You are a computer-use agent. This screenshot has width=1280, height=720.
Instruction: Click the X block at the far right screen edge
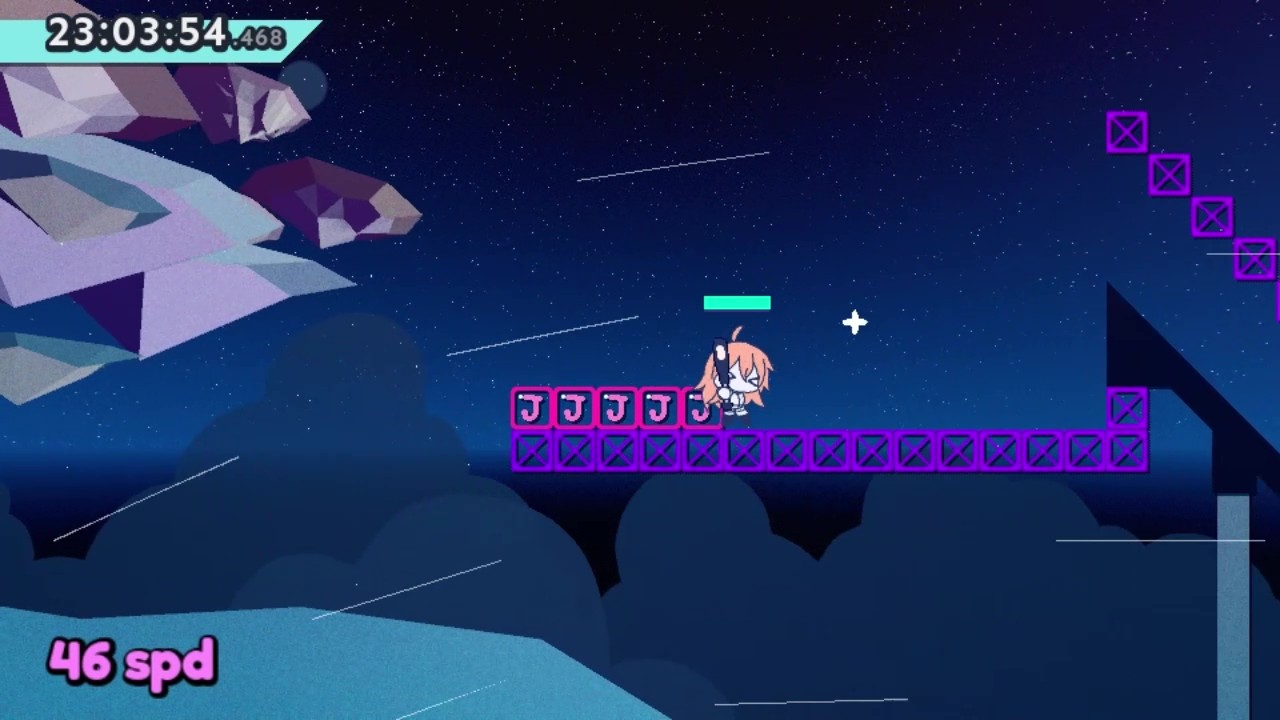1256,259
